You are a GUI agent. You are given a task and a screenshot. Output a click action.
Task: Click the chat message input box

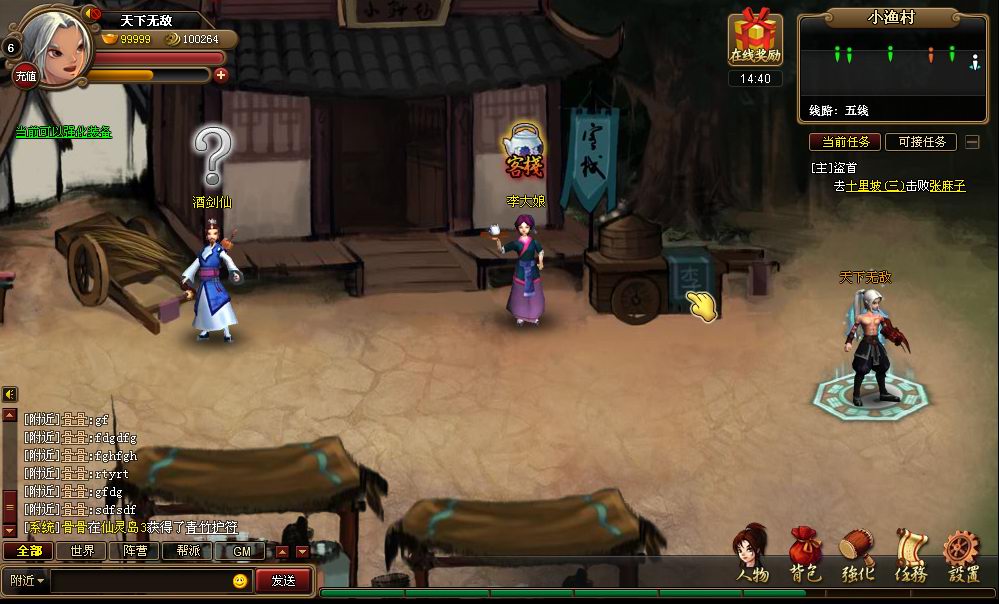140,580
